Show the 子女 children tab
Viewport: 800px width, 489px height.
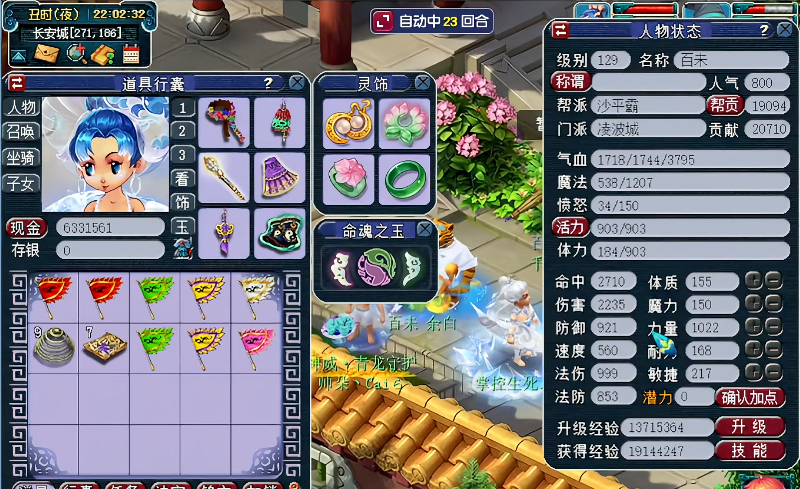coord(20,182)
